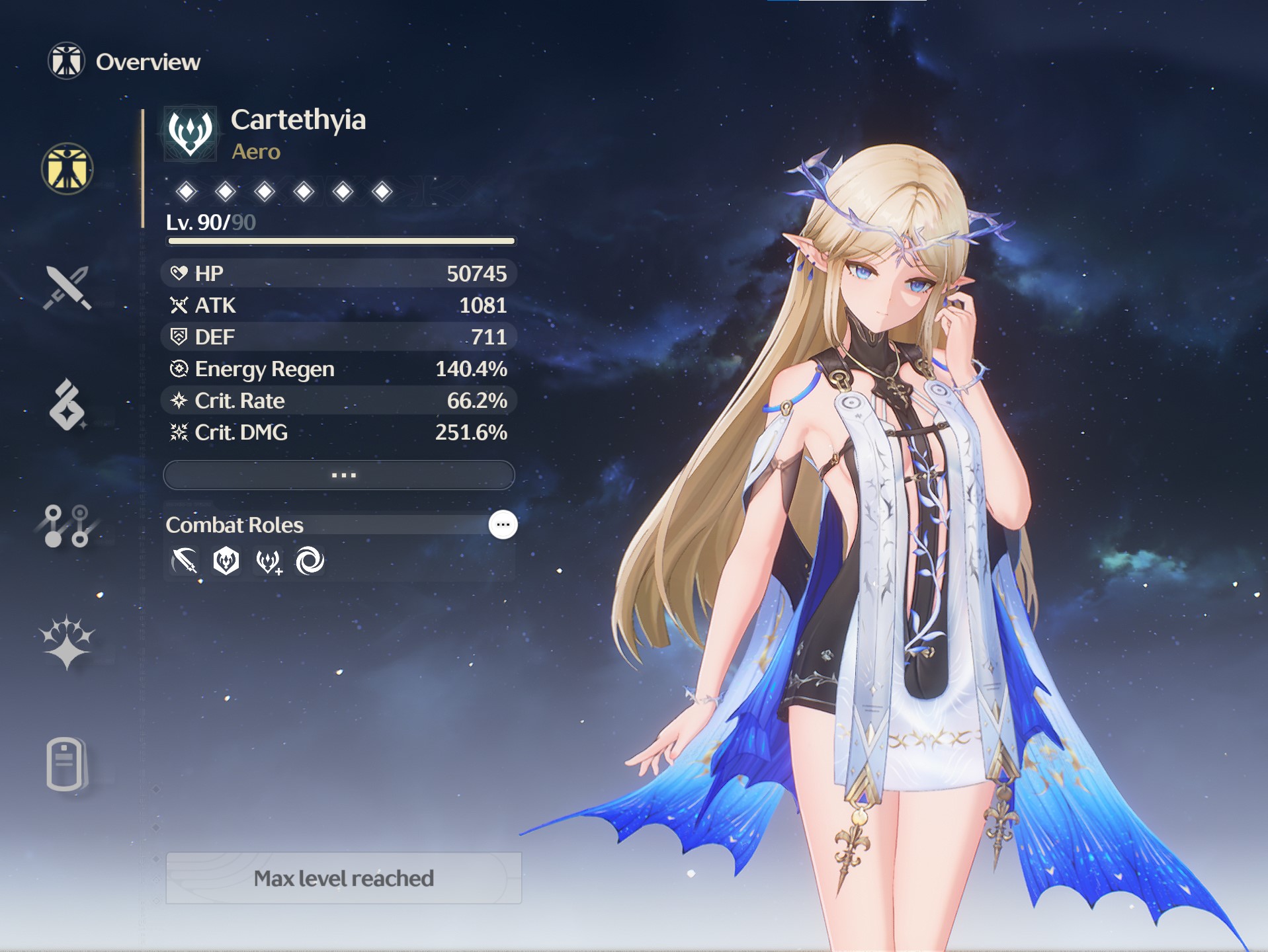
Task: Click the Overview header icon
Action: (x=66, y=61)
